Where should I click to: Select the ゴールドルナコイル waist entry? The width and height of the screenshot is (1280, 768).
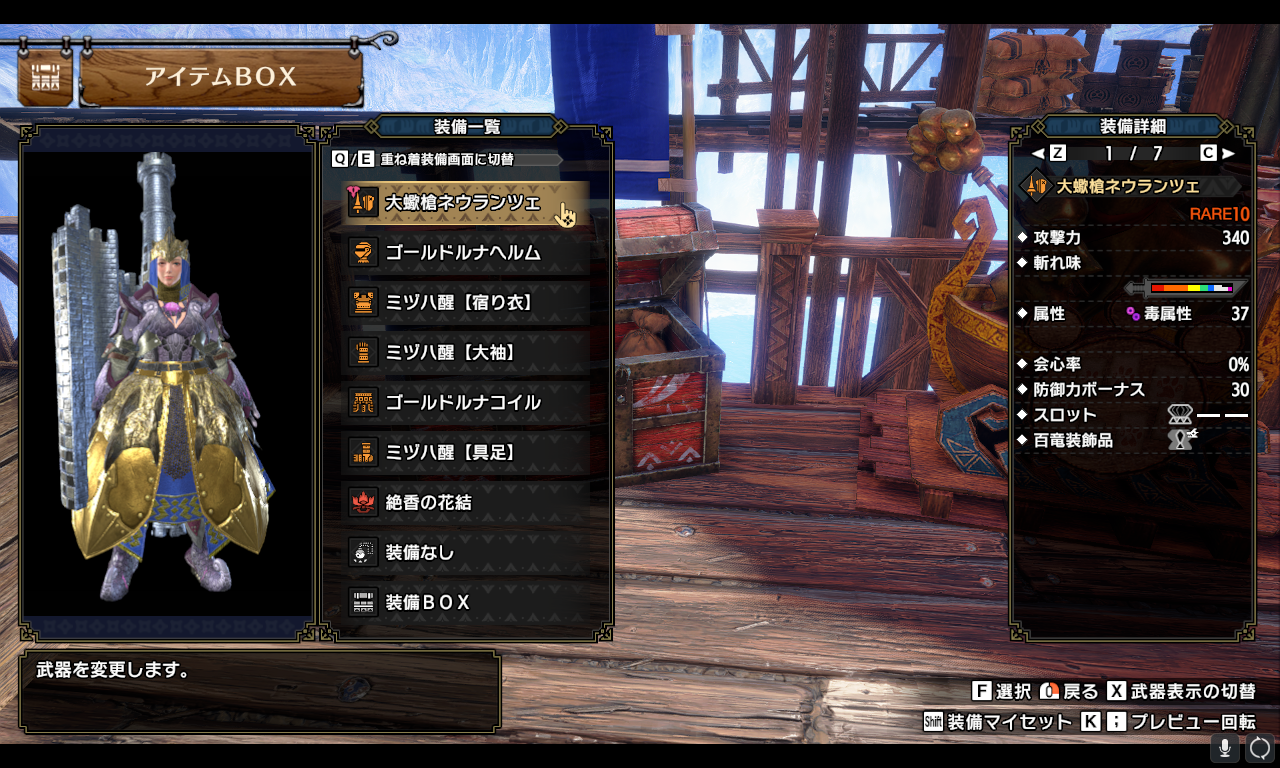[x=462, y=403]
